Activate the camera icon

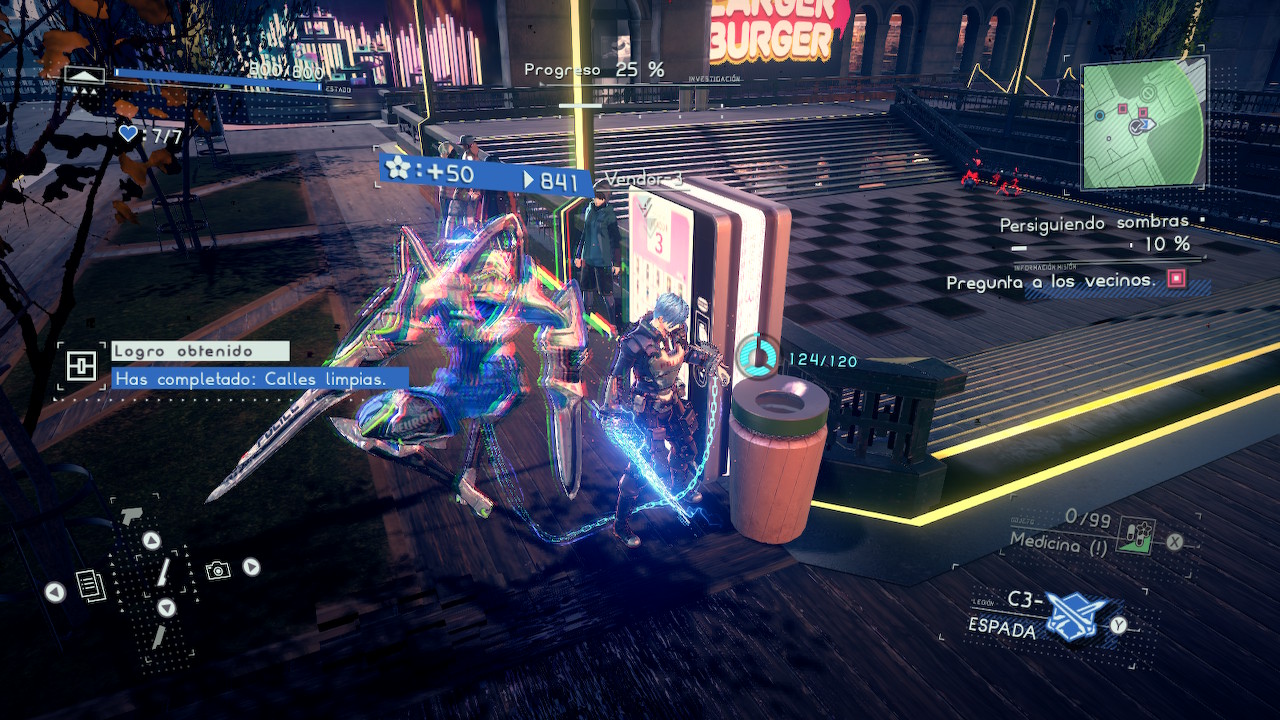pyautogui.click(x=217, y=570)
